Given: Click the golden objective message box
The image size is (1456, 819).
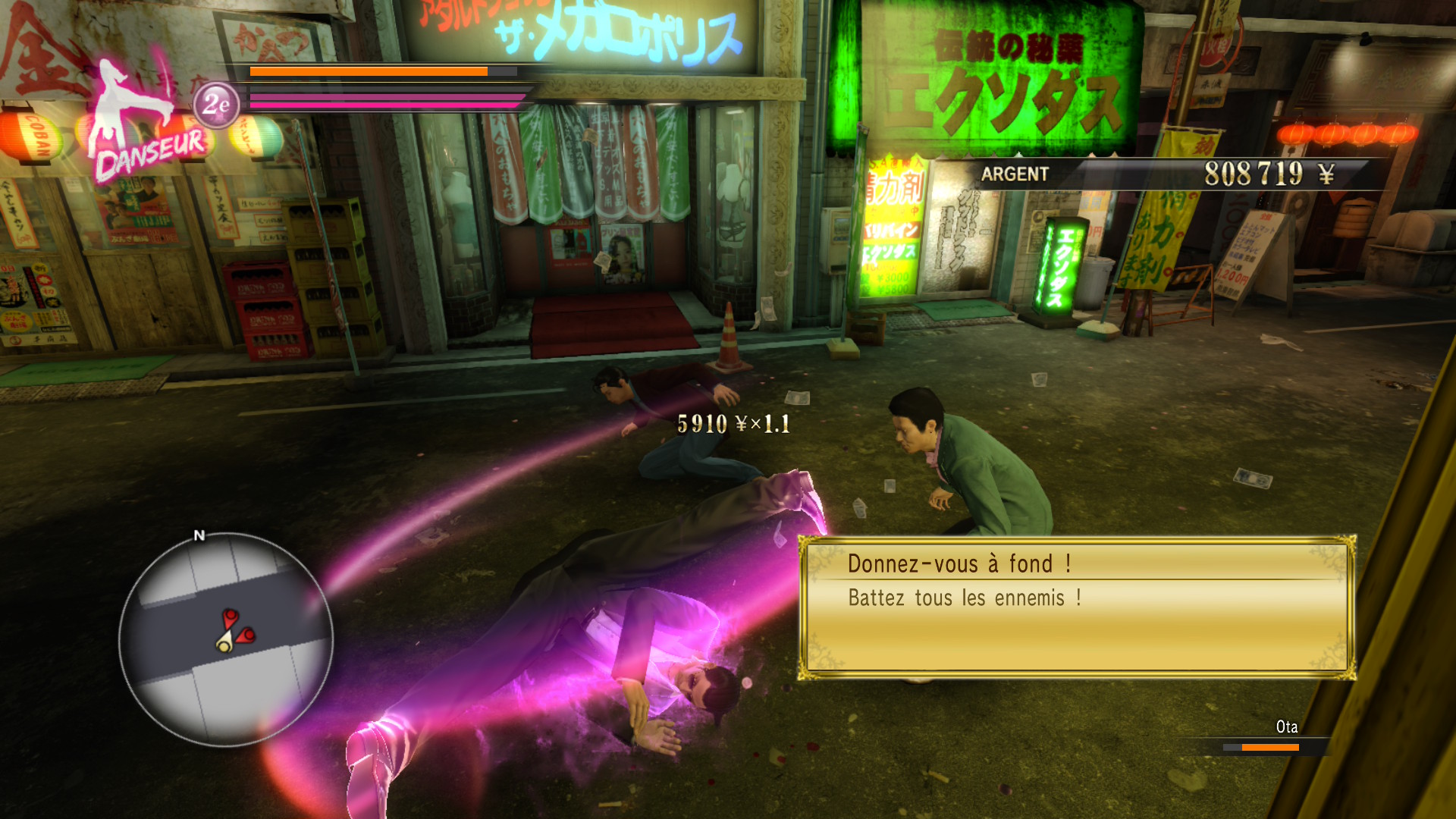Looking at the screenshot, I should pyautogui.click(x=1077, y=607).
